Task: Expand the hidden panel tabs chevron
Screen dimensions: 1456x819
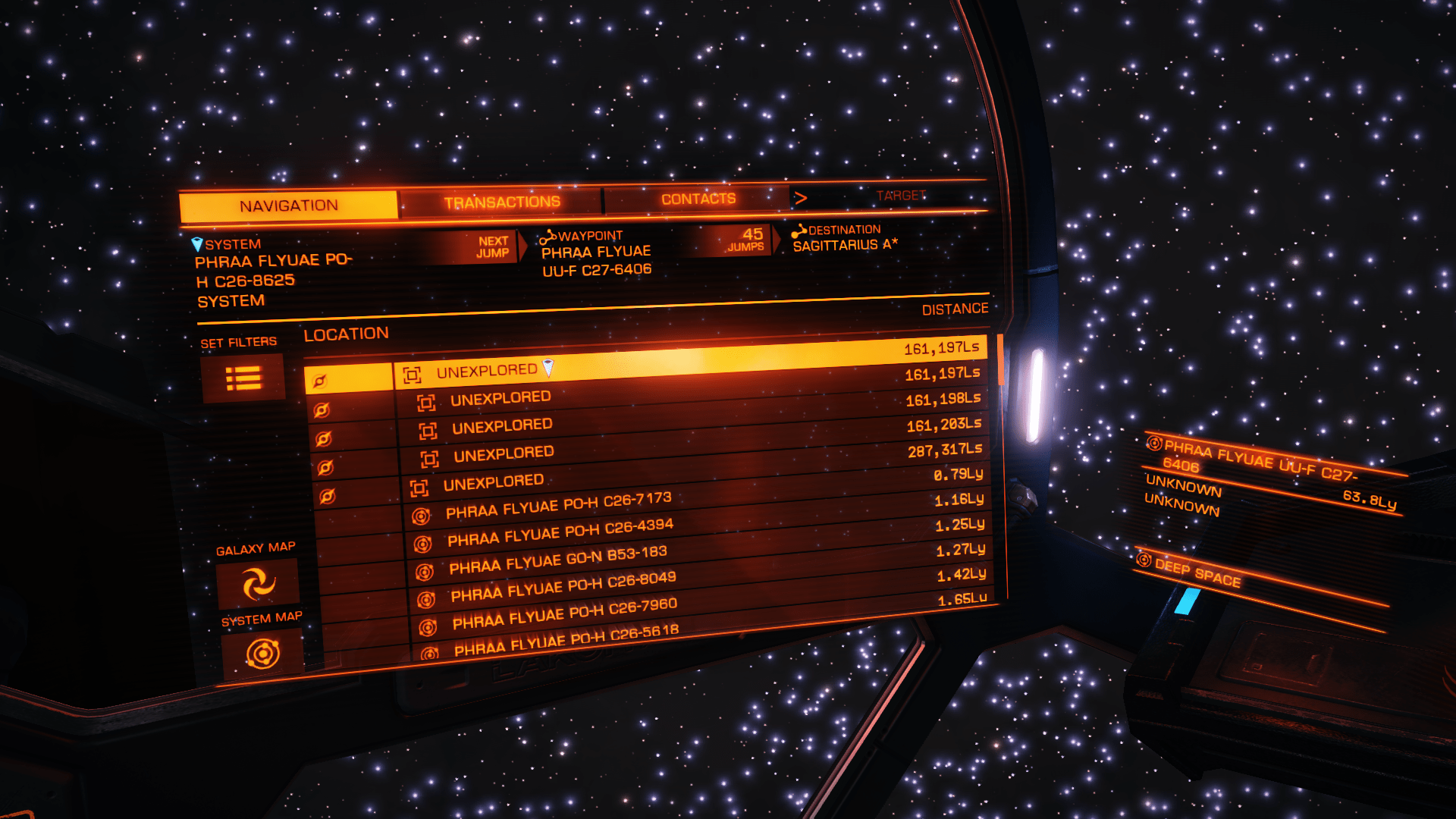Action: click(802, 196)
